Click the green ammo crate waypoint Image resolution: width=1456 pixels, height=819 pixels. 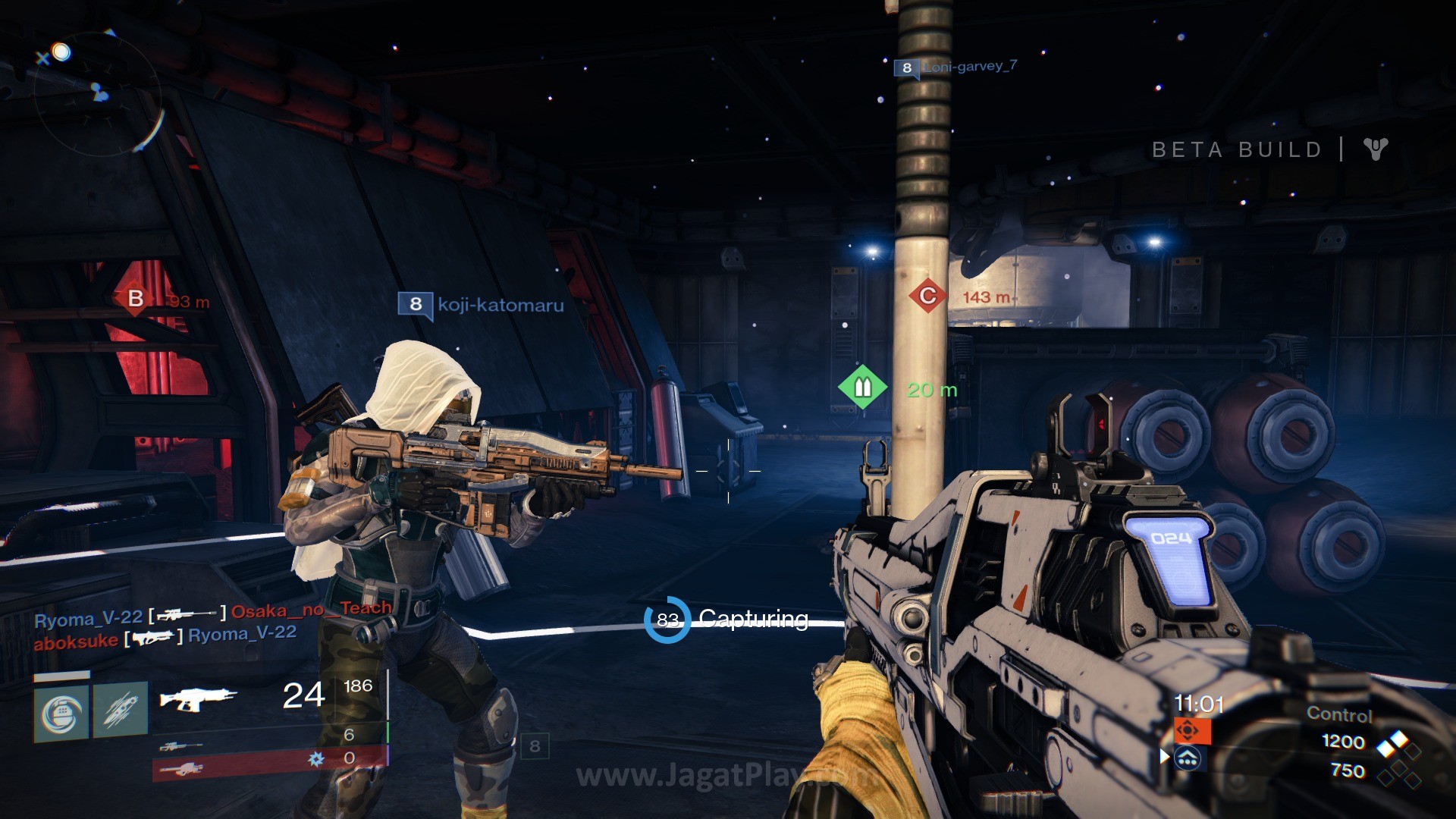click(862, 388)
